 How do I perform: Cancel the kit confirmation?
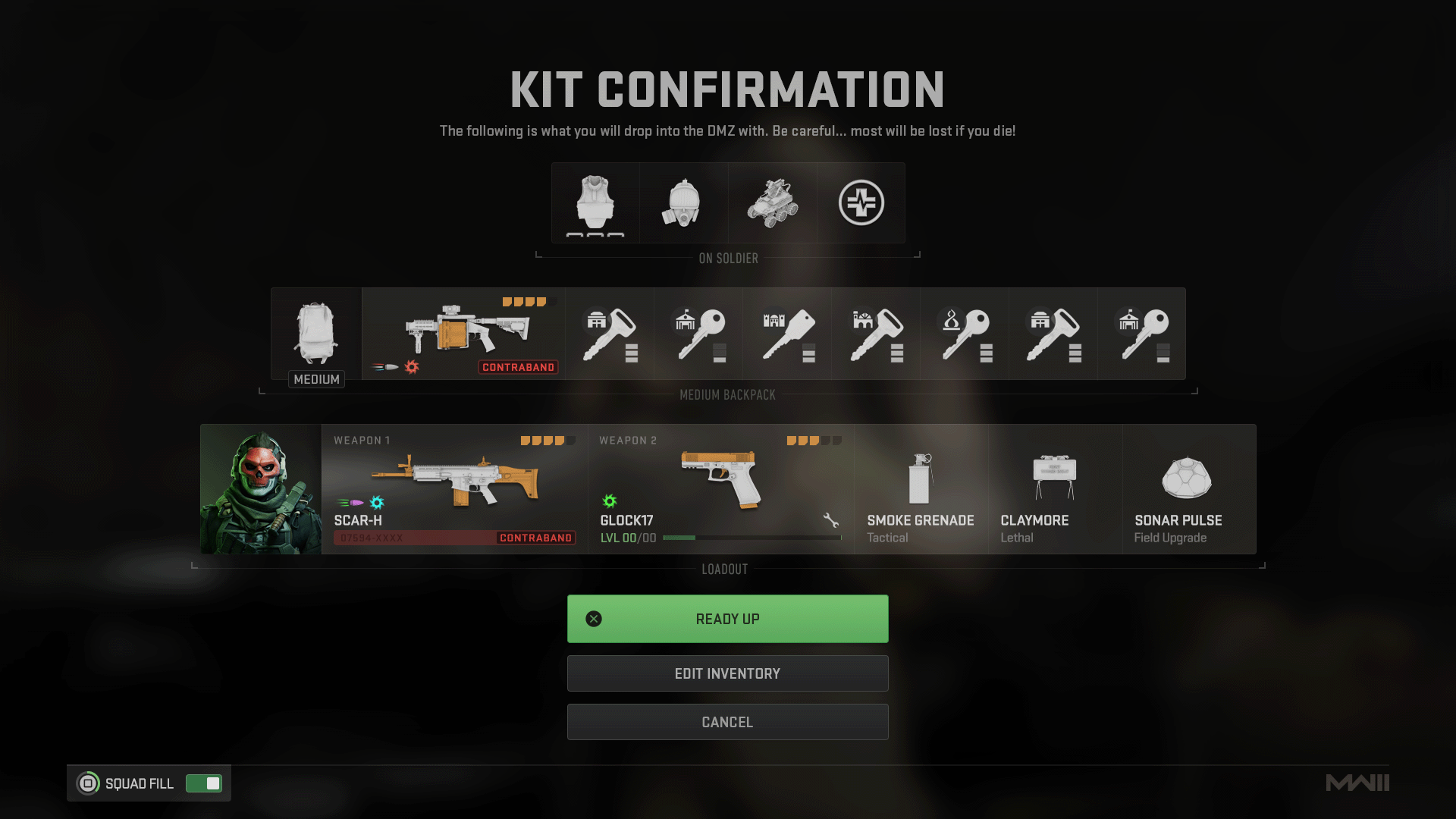tap(727, 722)
